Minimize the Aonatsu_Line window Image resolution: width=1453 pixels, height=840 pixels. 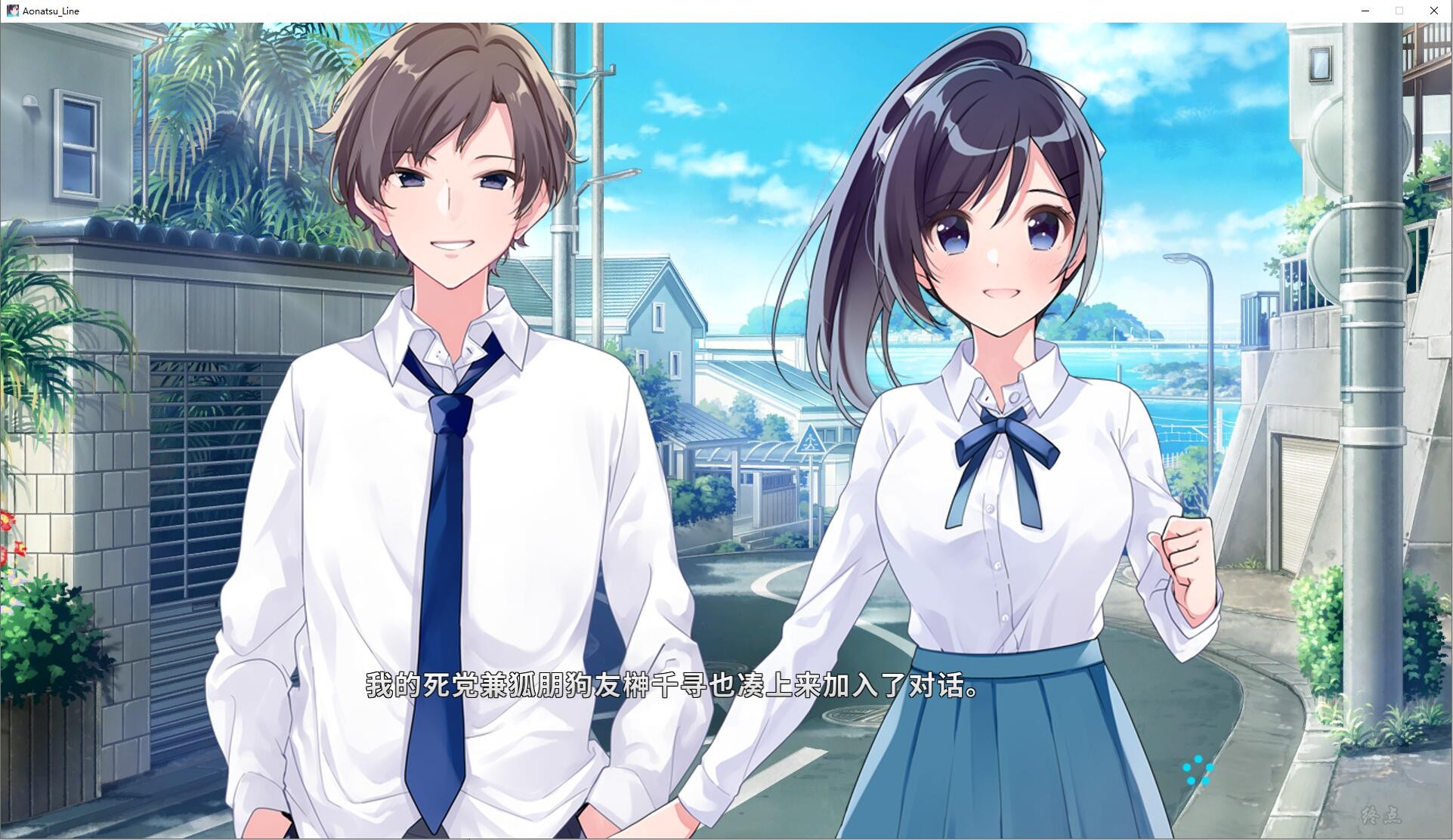coord(1365,11)
